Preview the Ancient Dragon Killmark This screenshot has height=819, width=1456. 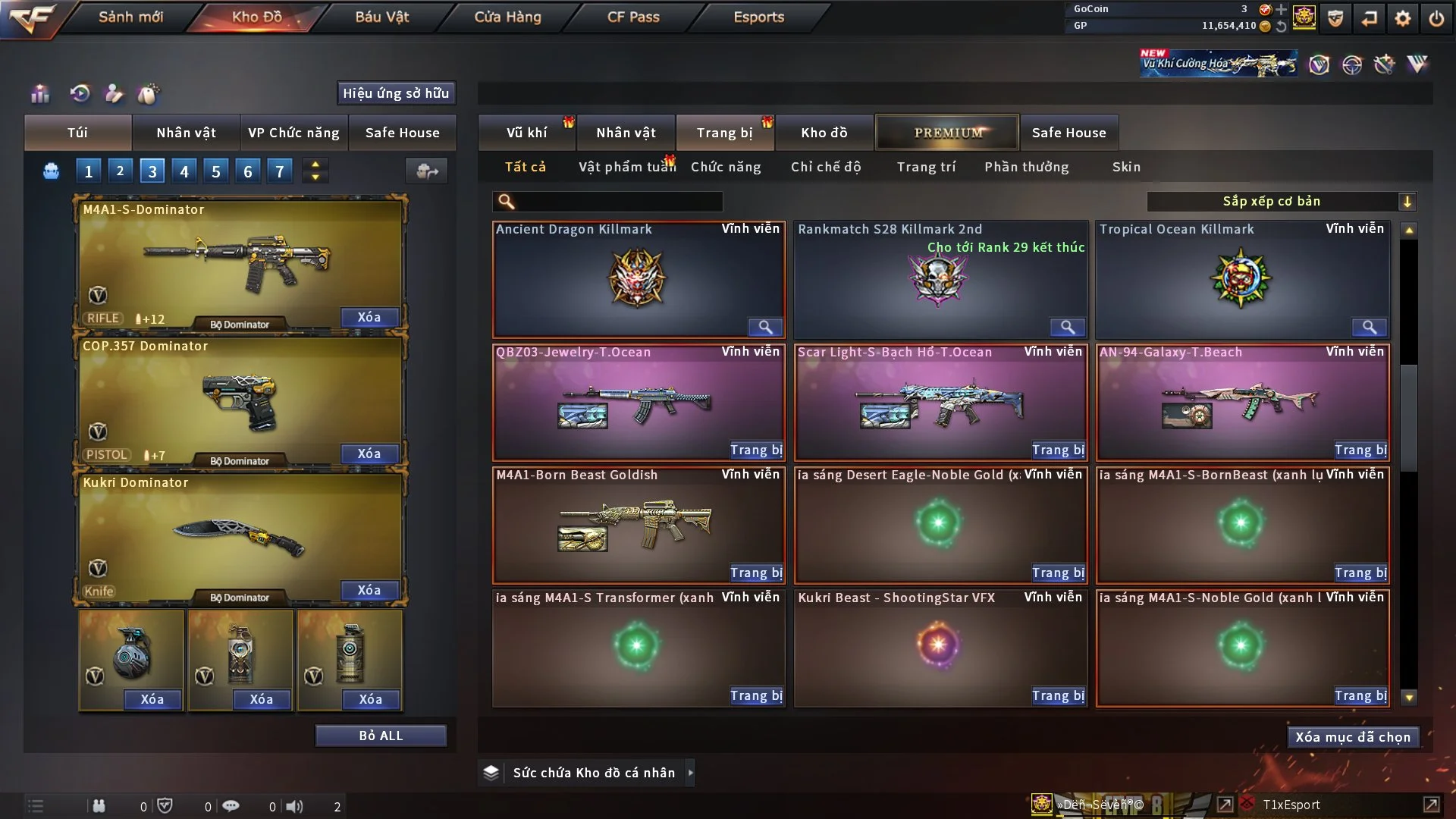(x=765, y=327)
